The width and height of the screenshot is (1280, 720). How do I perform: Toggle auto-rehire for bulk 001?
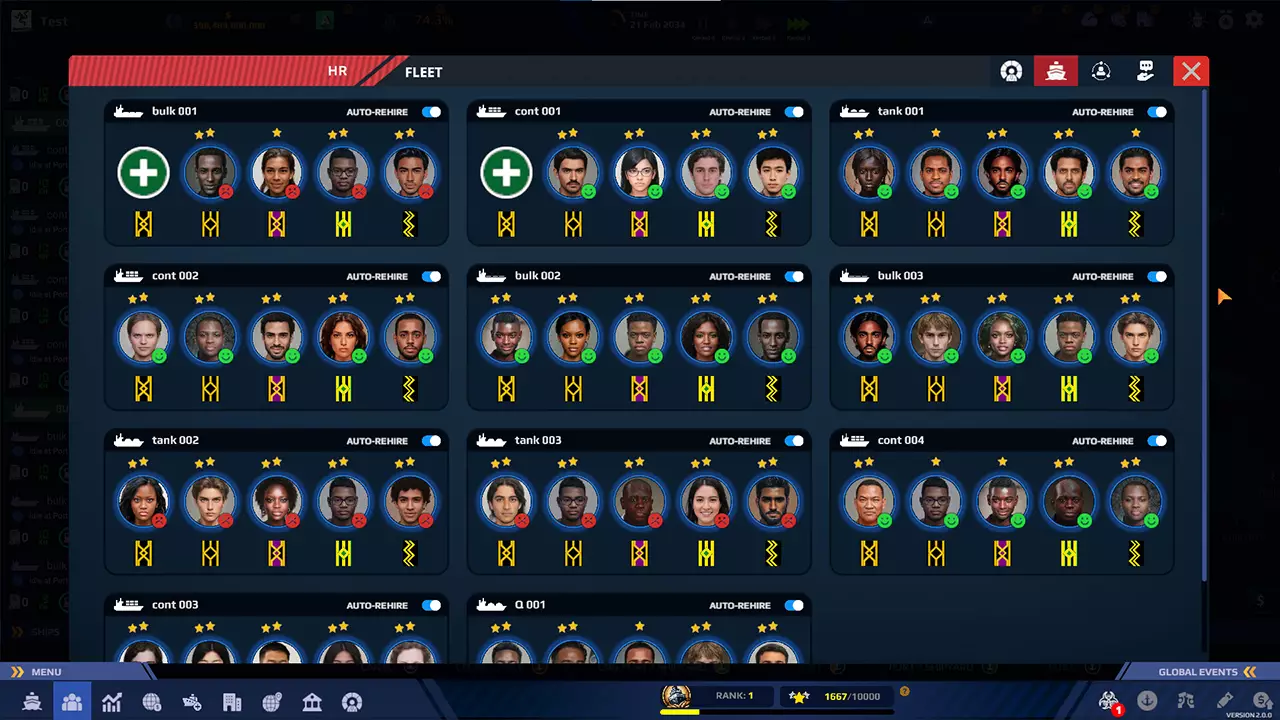click(x=431, y=112)
